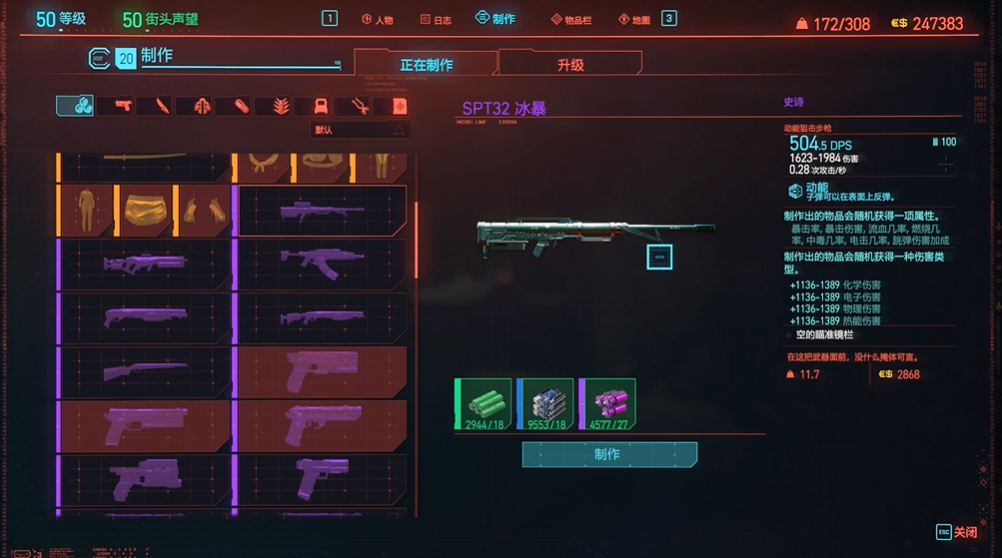Viewport: 1002px width, 558px height.
Task: Click the blue crafting component ingredient
Action: [545, 404]
